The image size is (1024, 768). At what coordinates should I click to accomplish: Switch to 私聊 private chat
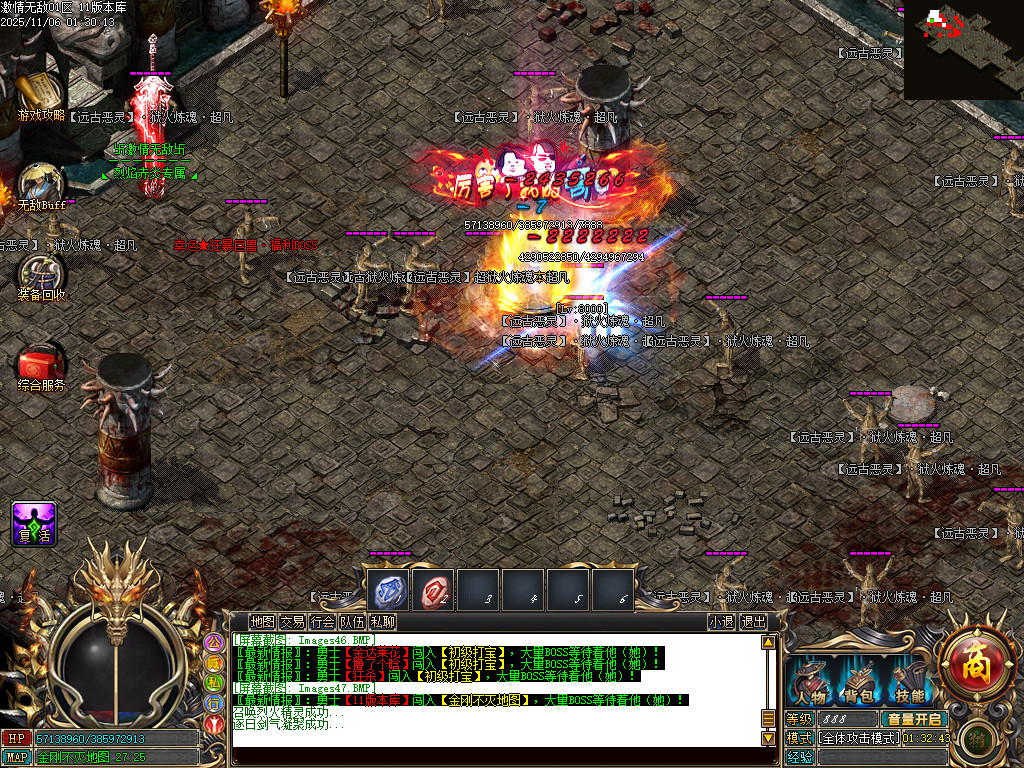[x=382, y=622]
